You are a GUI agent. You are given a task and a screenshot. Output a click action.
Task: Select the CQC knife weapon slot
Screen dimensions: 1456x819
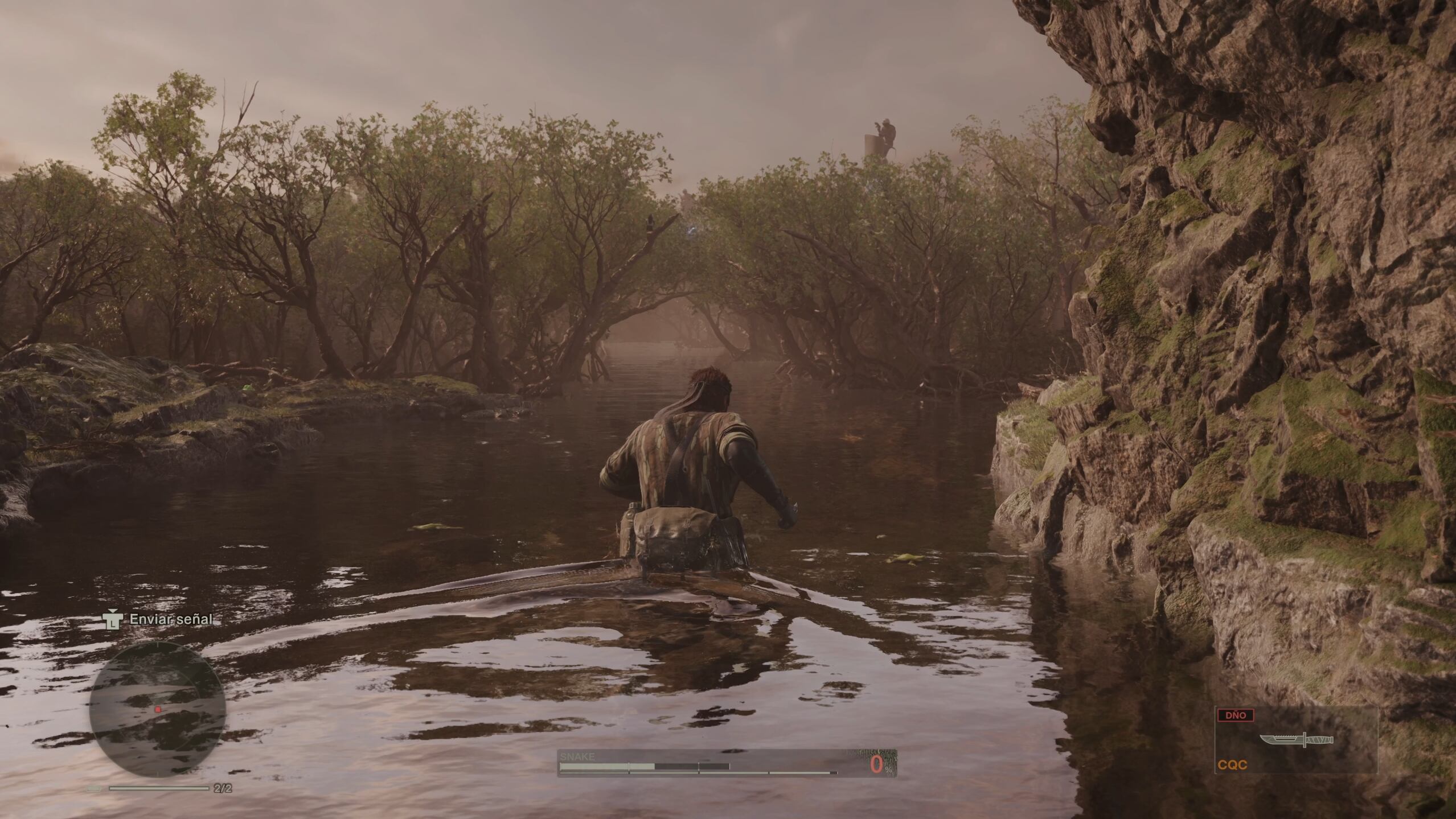click(x=1295, y=740)
